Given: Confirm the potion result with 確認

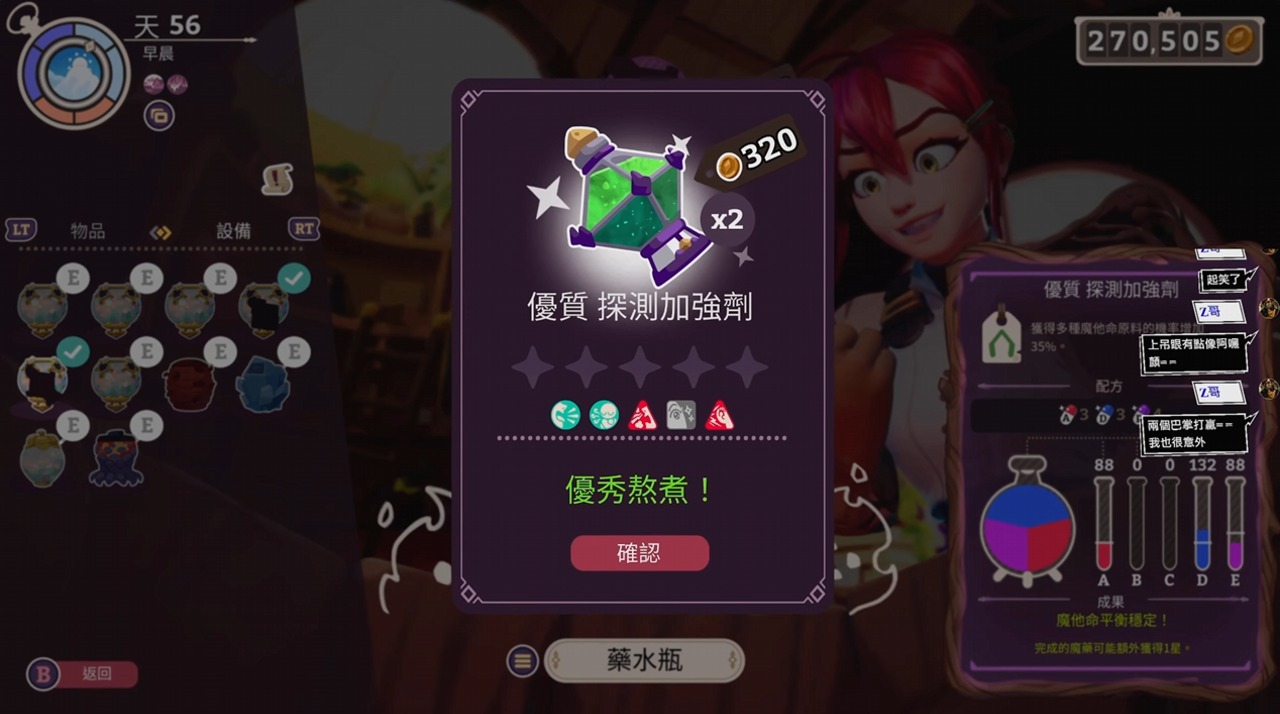Looking at the screenshot, I should tap(639, 553).
